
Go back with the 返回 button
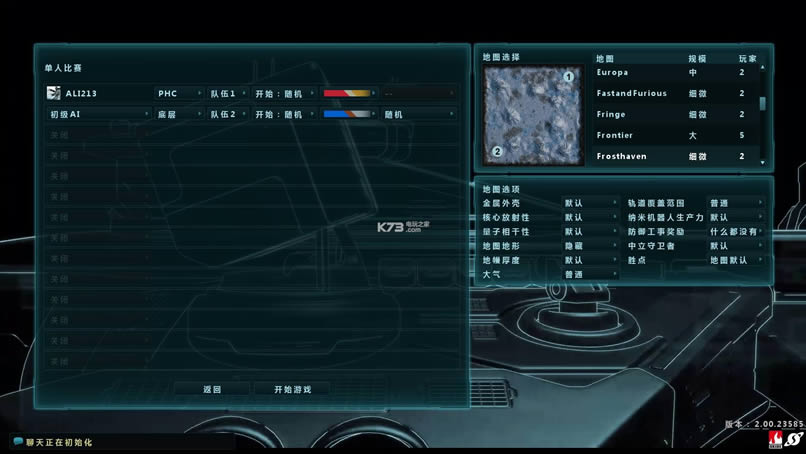[x=211, y=389]
